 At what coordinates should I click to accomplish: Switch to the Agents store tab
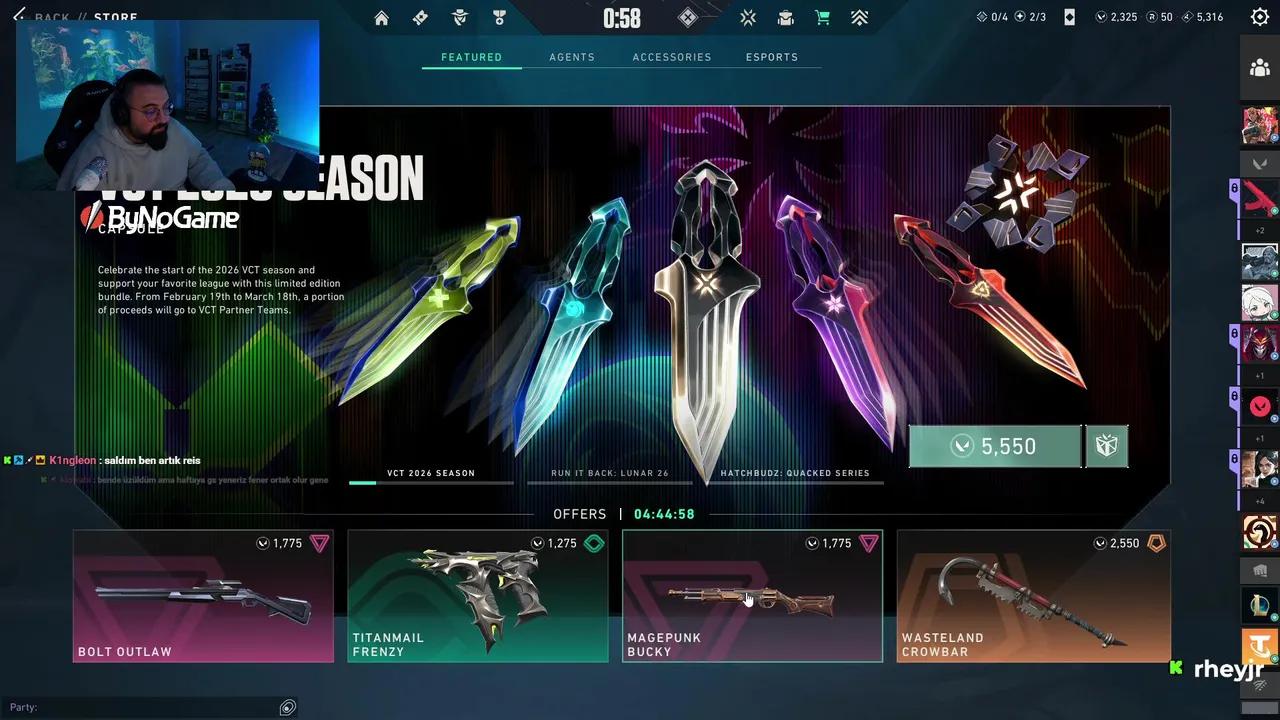click(572, 57)
